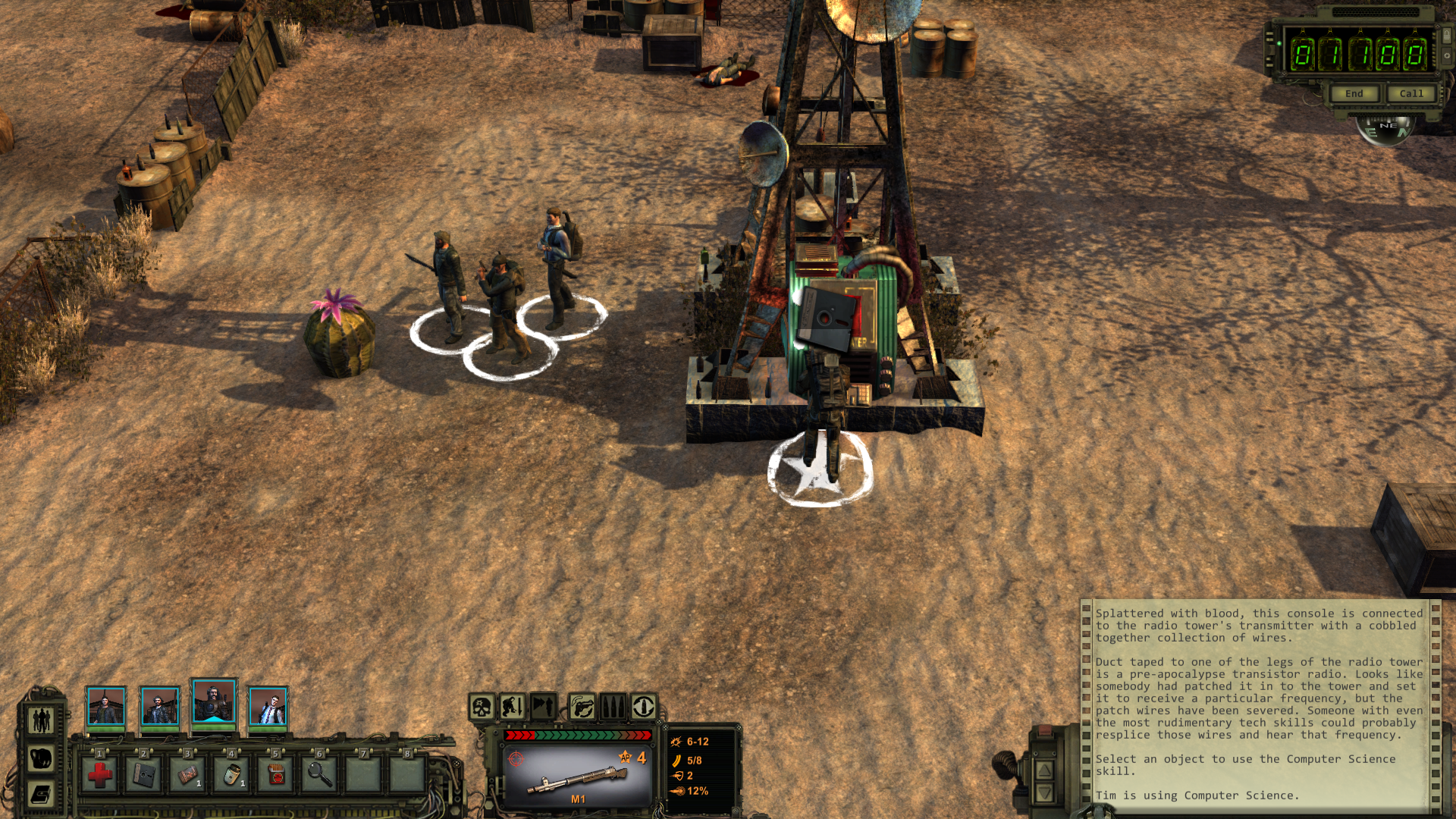Open the logbook icon
Screen dimensions: 1456x819
[41, 794]
